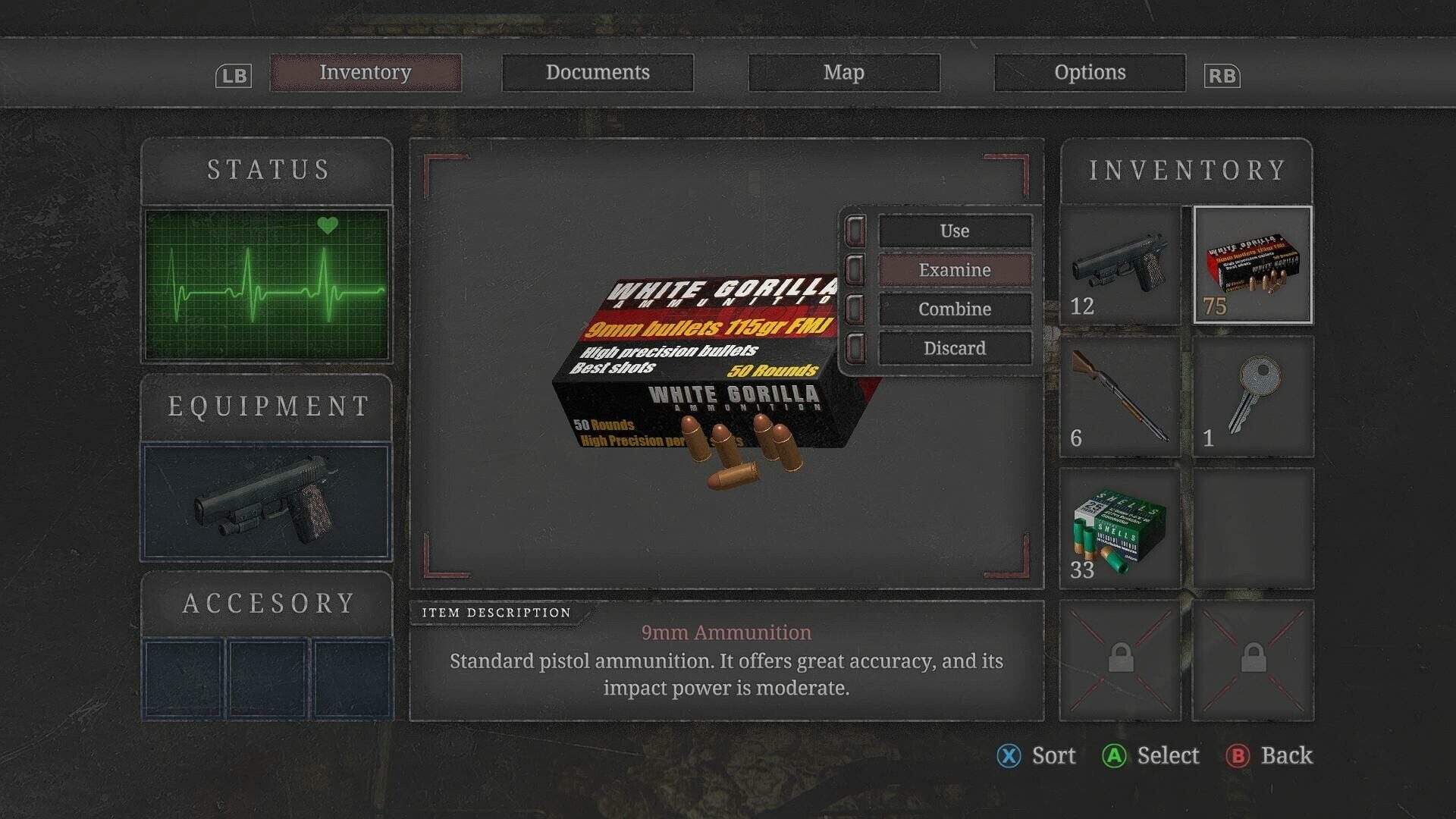The height and width of the screenshot is (819, 1456).
Task: Click the locked padlock inventory slot
Action: pyautogui.click(x=1120, y=660)
